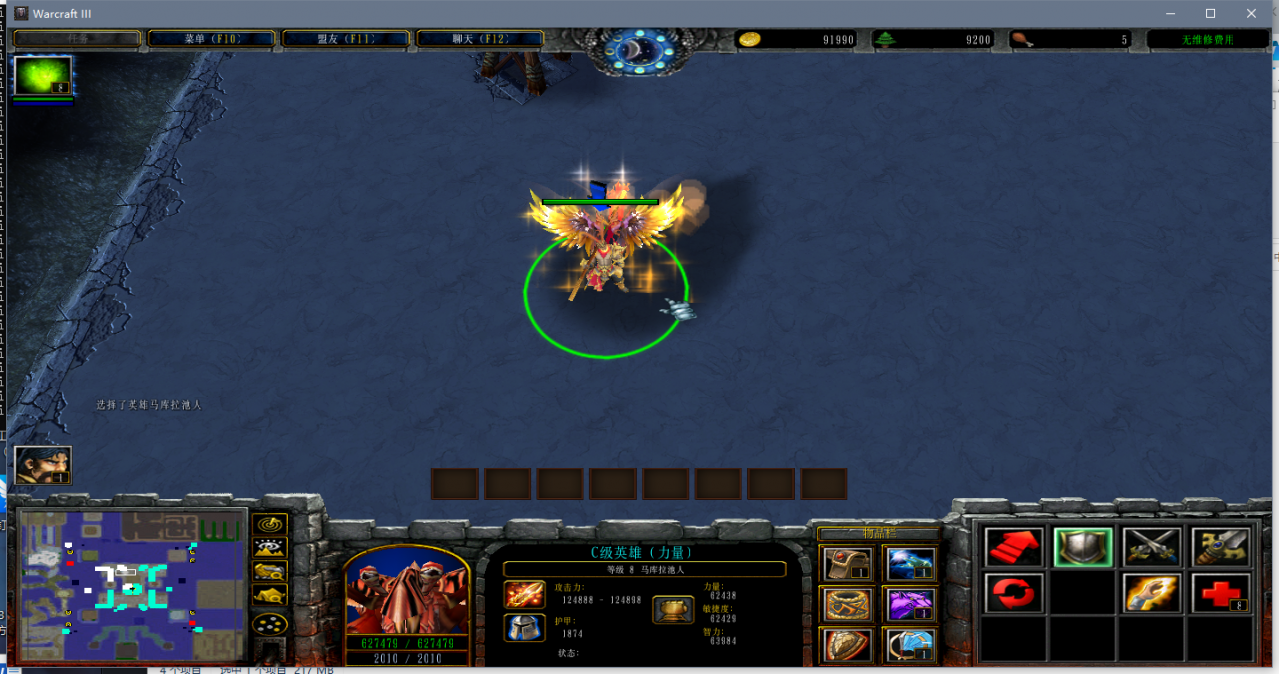The height and width of the screenshot is (674, 1279).
Task: Open the 菜单 (F10) menu
Action: [211, 39]
